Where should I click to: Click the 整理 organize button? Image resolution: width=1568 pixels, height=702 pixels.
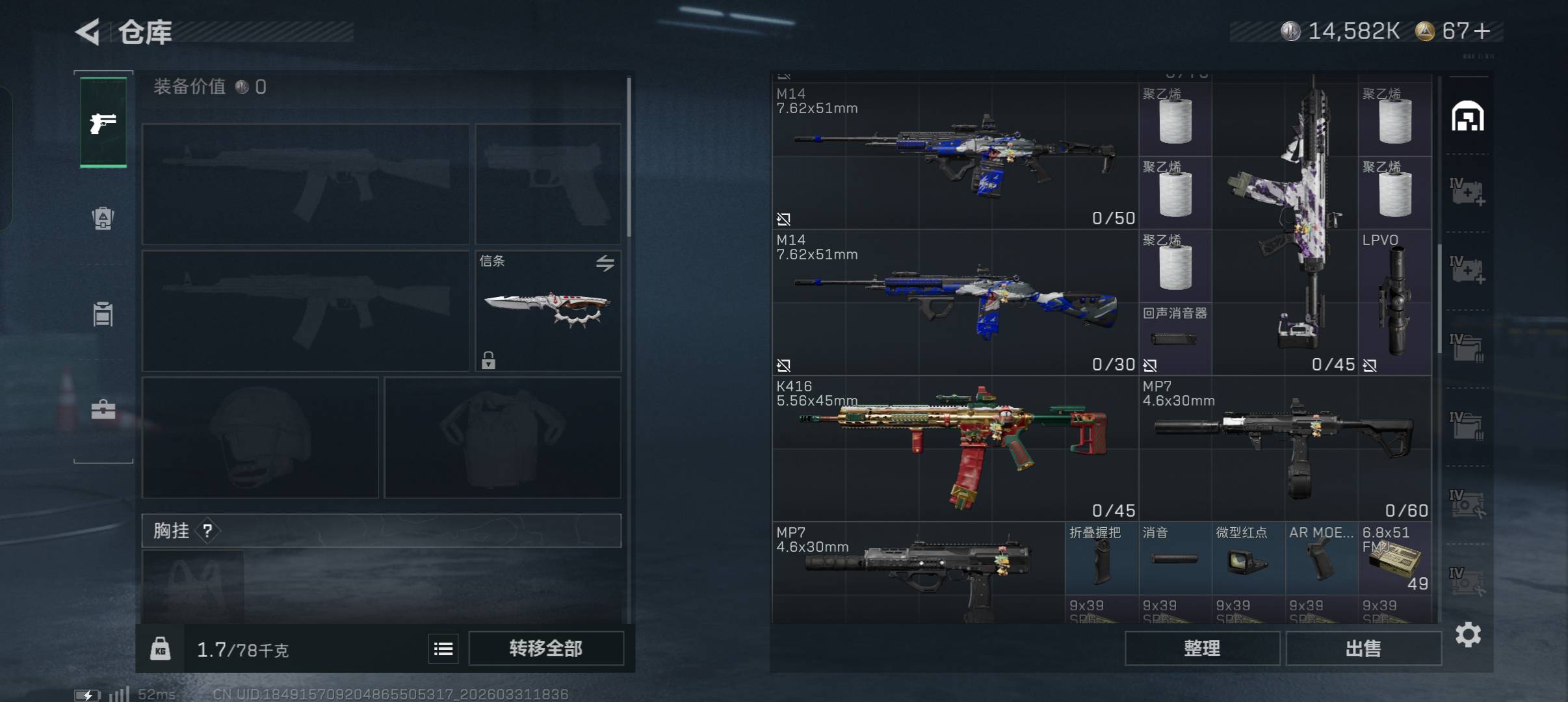[x=1202, y=648]
